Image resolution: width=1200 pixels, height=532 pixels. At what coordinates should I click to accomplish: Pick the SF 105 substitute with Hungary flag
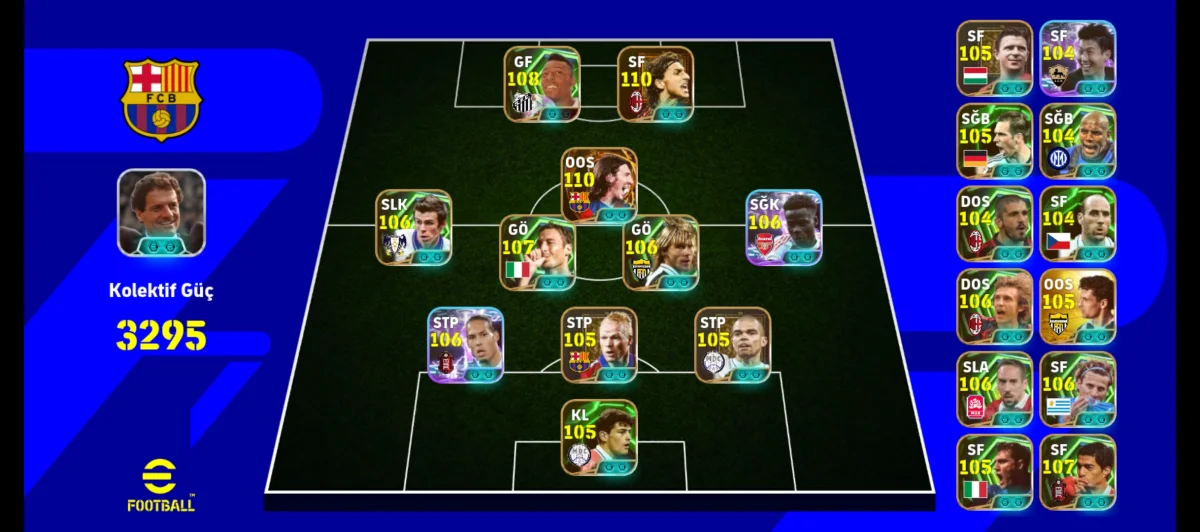[x=994, y=58]
